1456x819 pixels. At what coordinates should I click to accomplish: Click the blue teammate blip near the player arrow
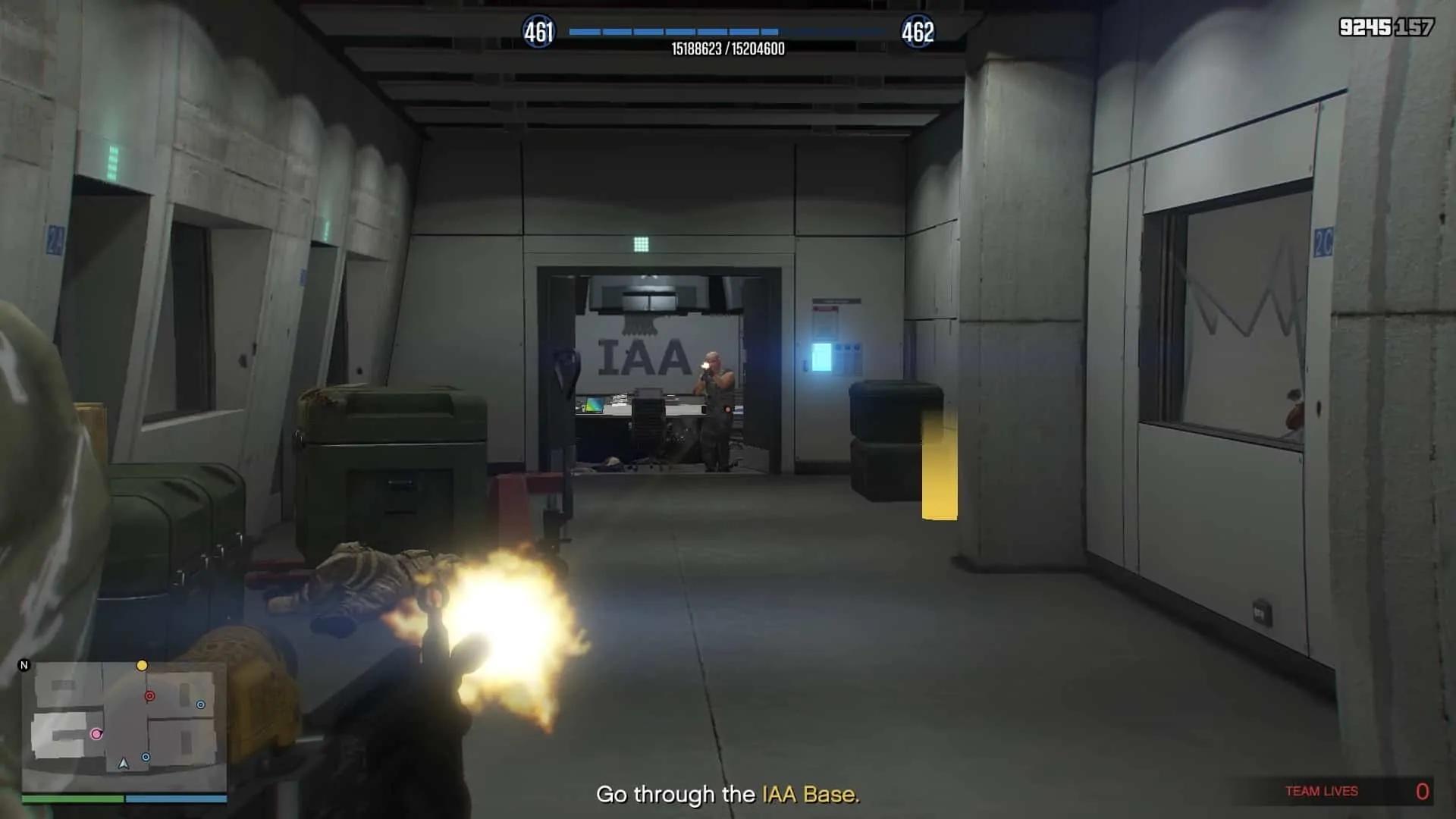(146, 757)
